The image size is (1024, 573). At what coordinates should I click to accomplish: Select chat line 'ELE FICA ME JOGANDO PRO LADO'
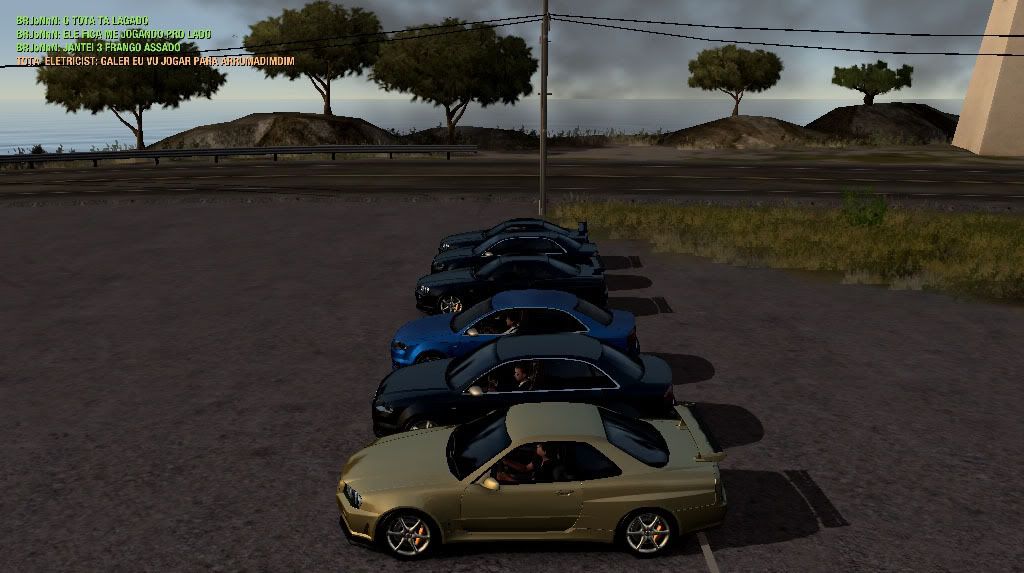(113, 34)
